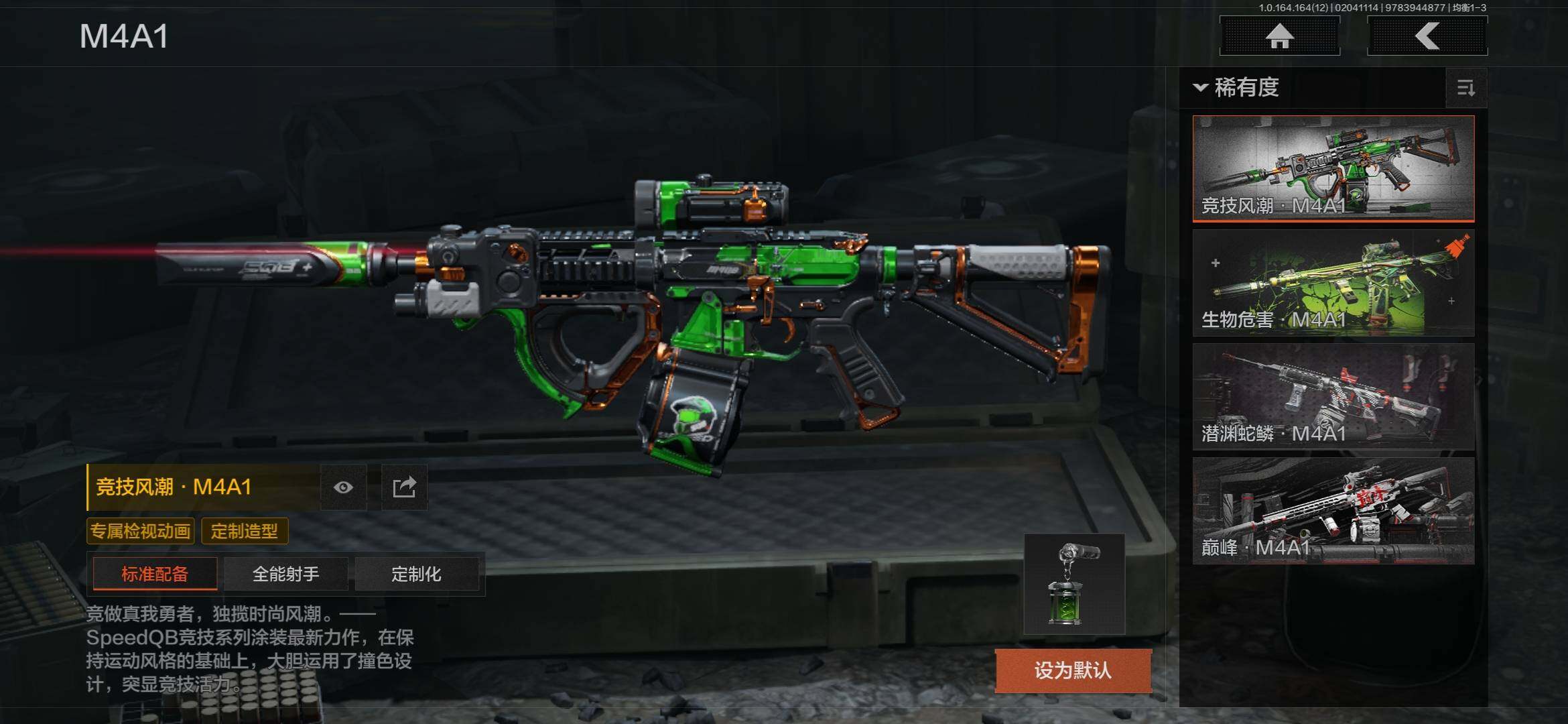Share the skin via share icon
The image size is (1568, 724).
point(404,487)
